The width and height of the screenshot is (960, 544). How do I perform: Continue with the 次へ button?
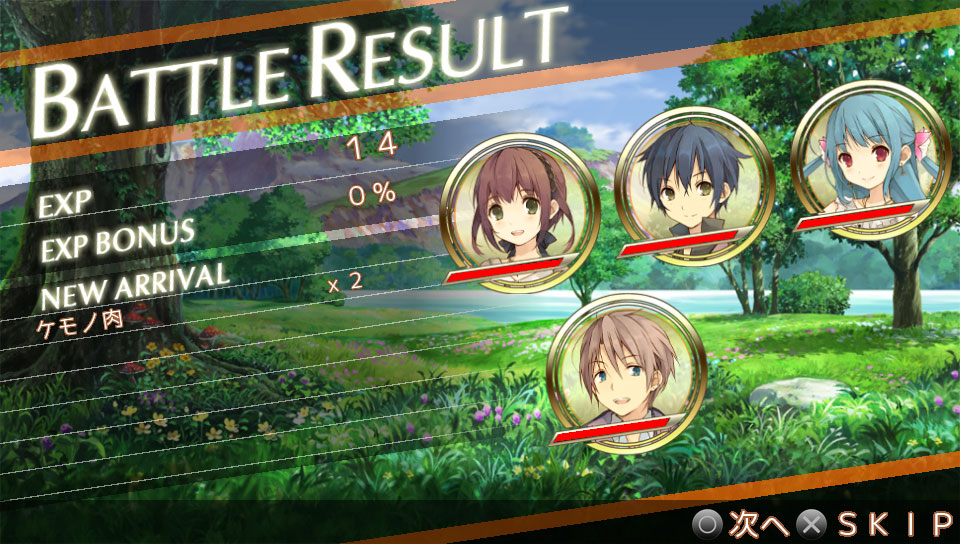coord(742,523)
